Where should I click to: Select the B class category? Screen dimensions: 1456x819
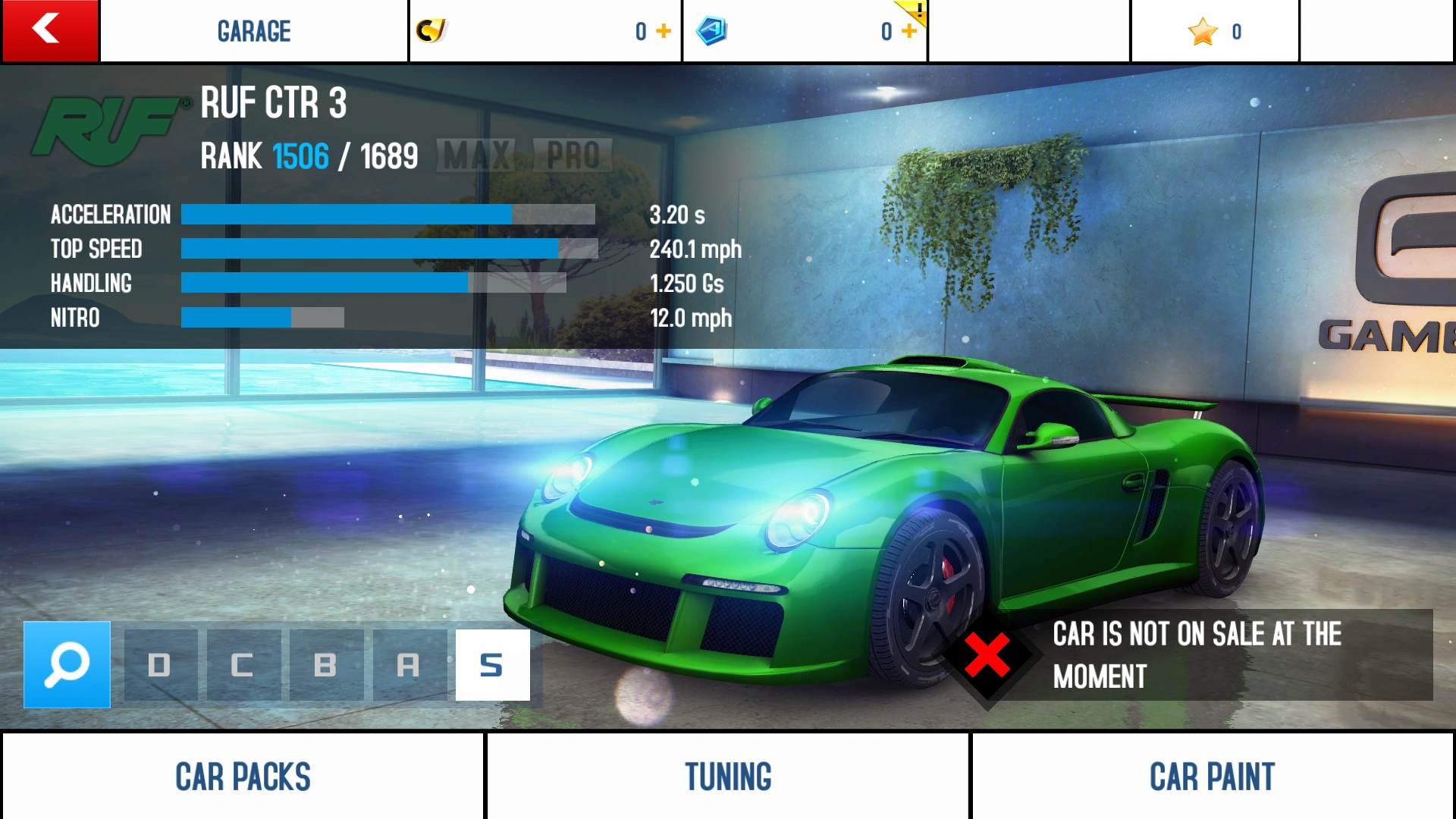click(x=326, y=665)
